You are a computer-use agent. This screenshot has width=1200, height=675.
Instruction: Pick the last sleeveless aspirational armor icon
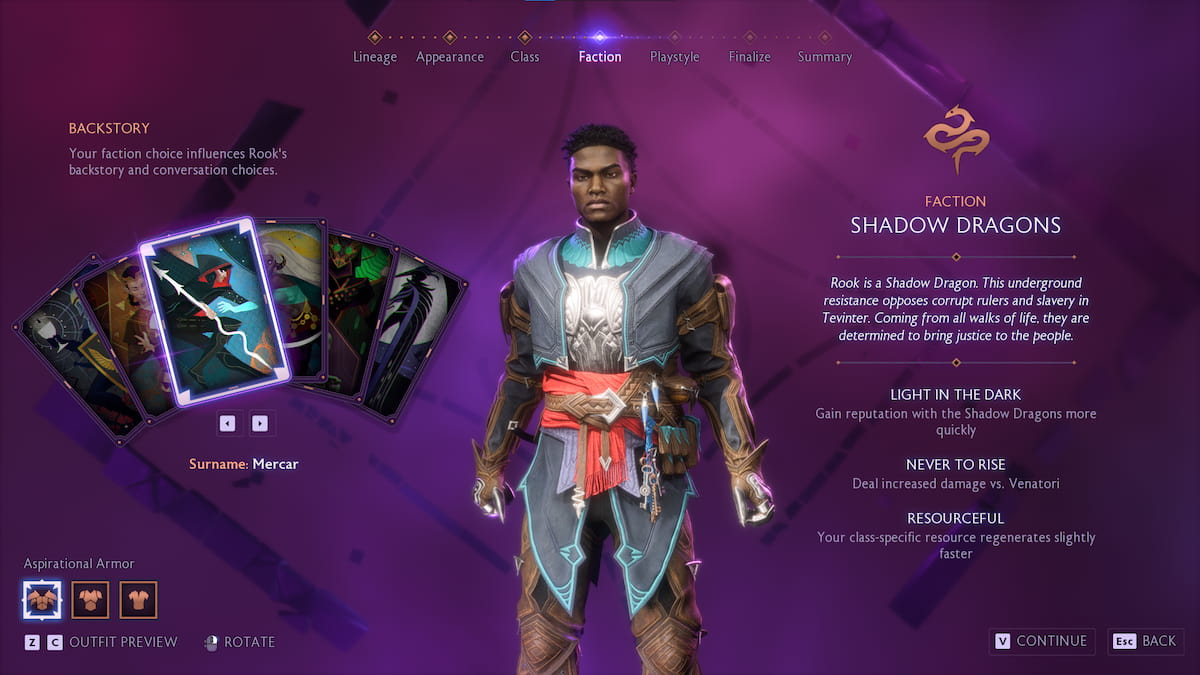coord(139,600)
